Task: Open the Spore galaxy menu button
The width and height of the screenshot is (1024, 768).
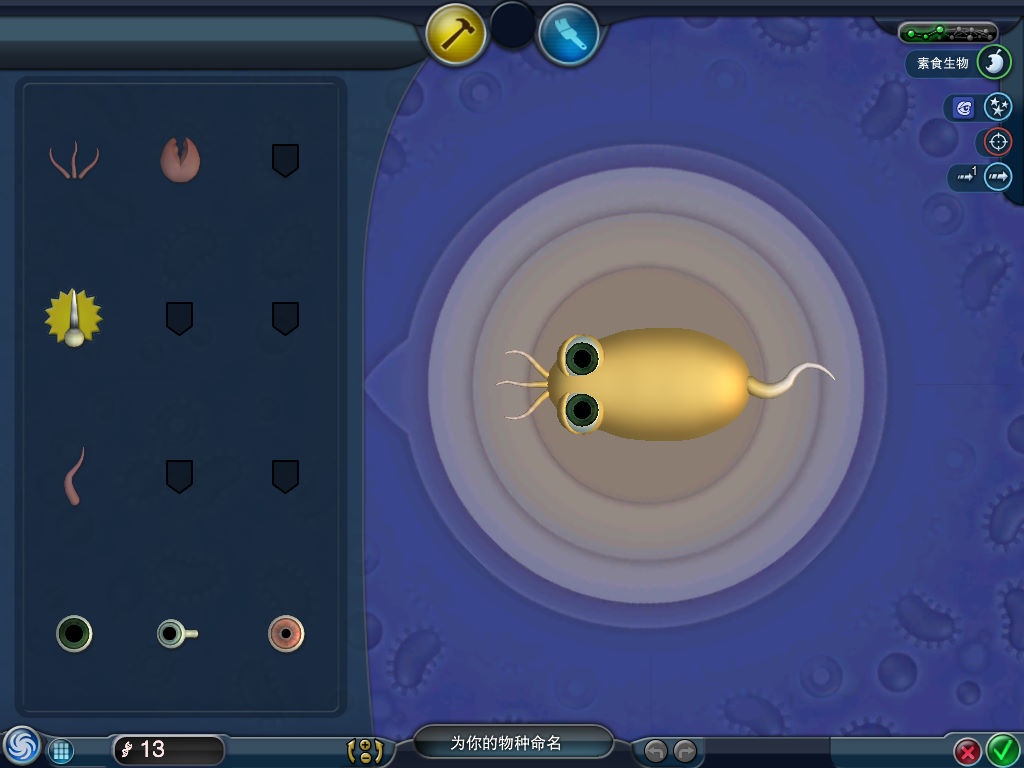Action: [20, 746]
